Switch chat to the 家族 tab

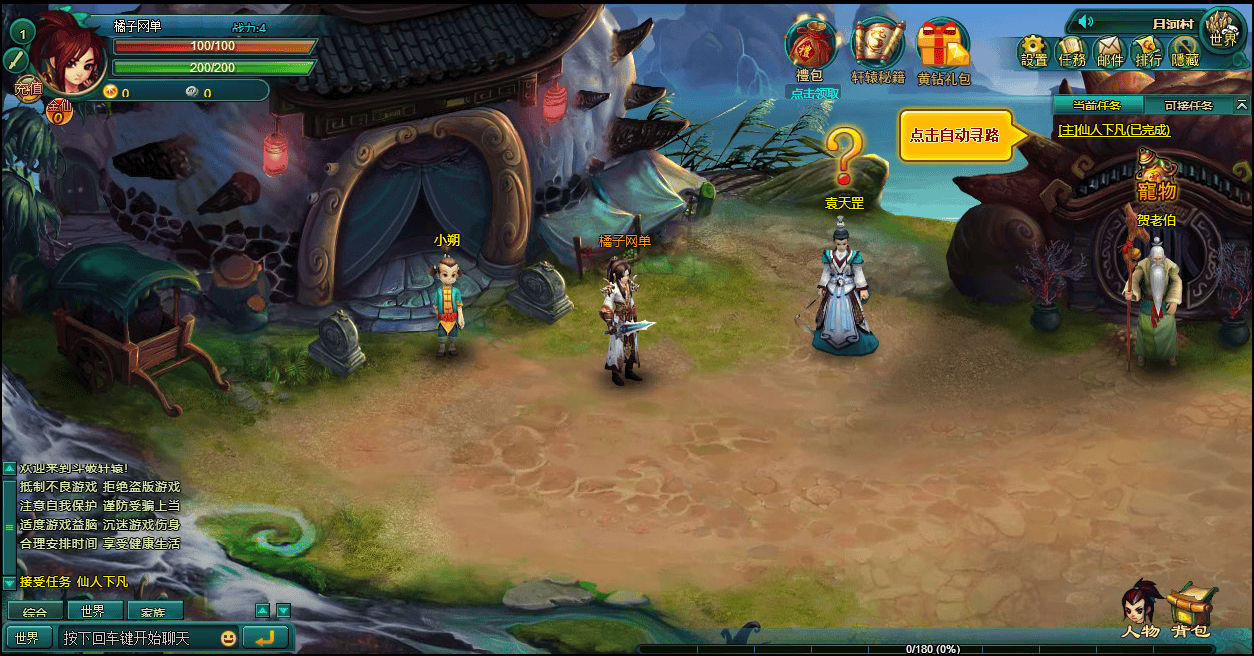click(x=154, y=611)
